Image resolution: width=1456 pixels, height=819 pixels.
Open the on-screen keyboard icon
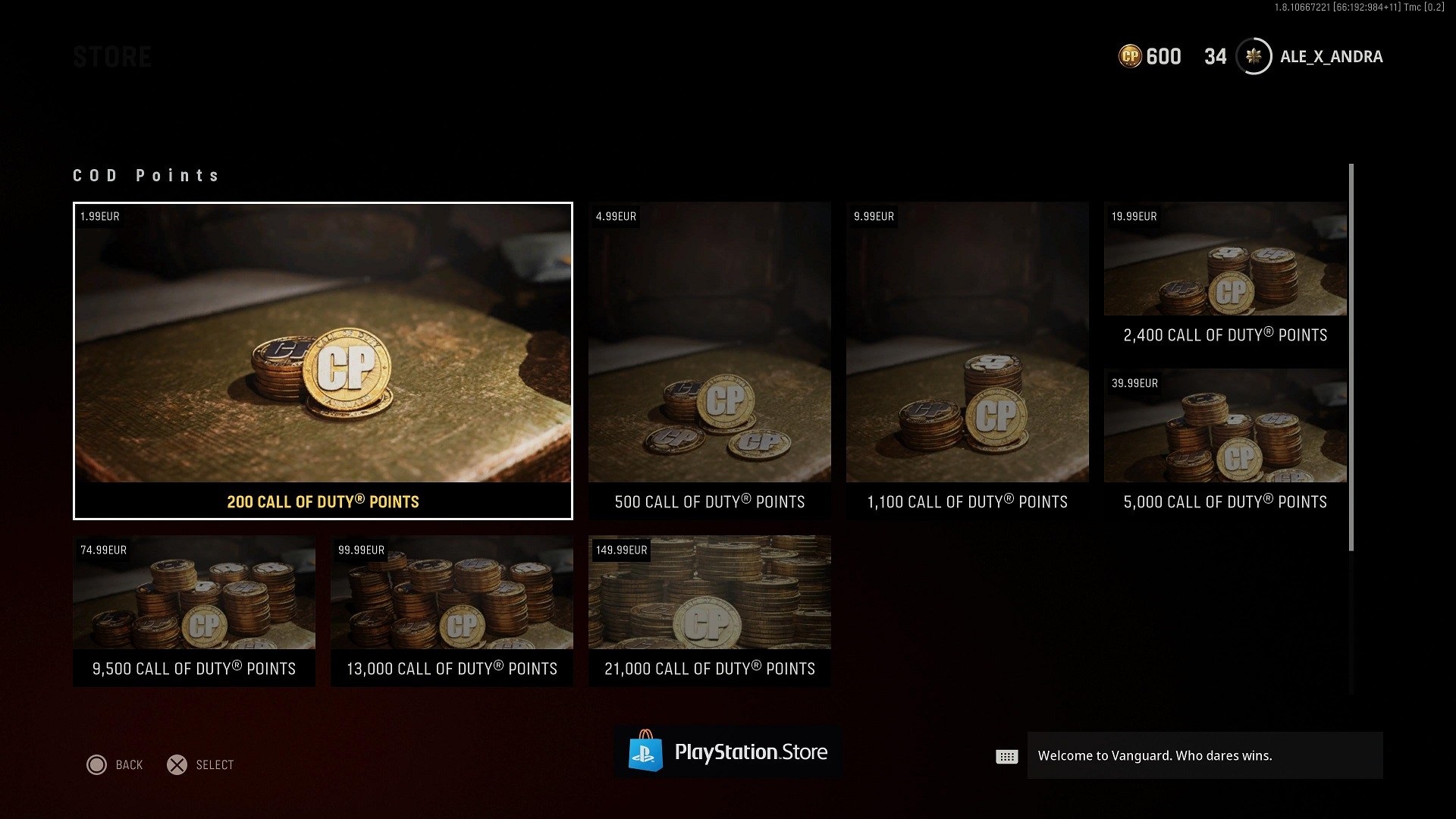coord(1006,755)
